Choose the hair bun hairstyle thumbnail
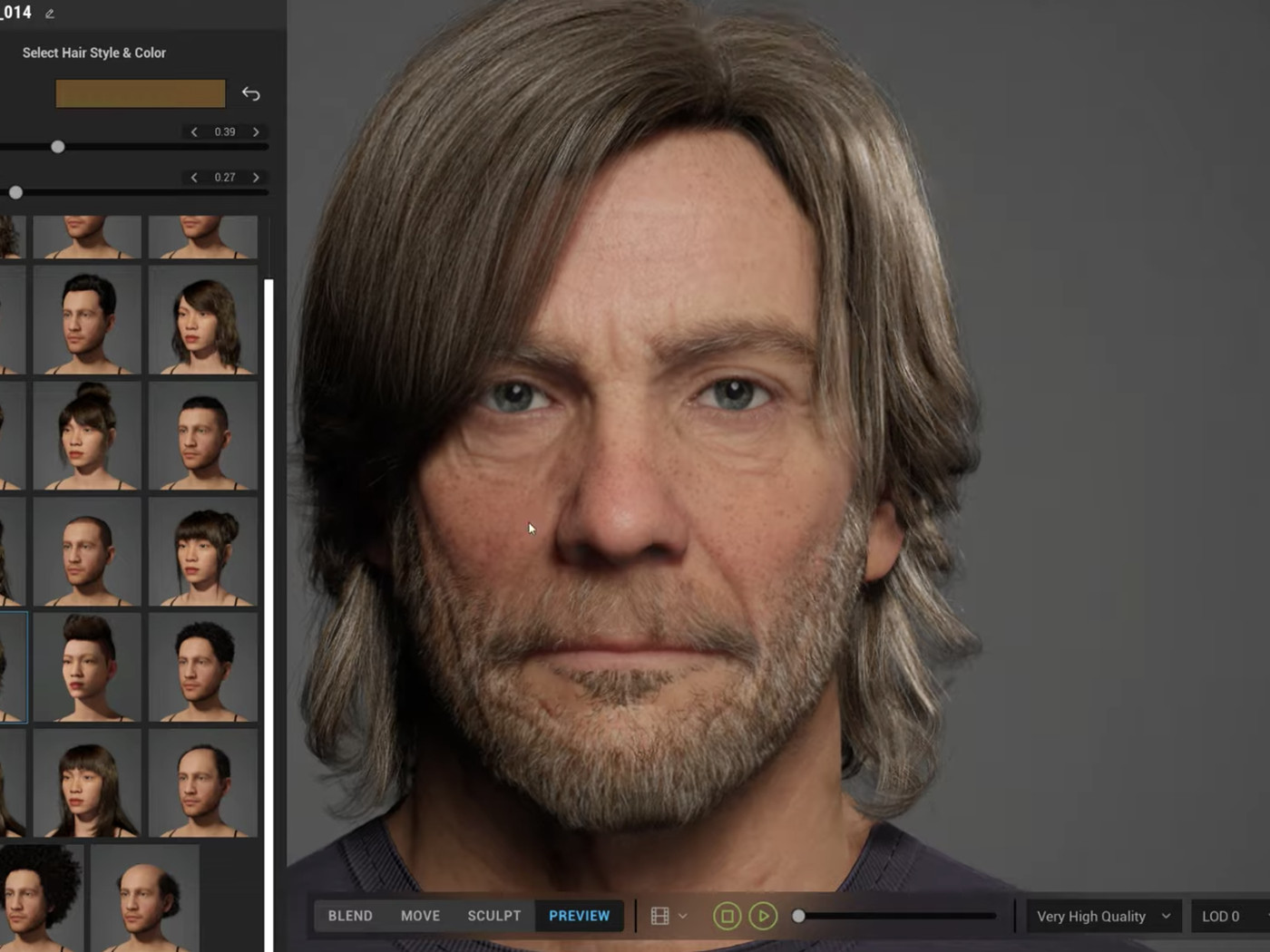Viewport: 1270px width, 952px height. pyautogui.click(x=86, y=435)
